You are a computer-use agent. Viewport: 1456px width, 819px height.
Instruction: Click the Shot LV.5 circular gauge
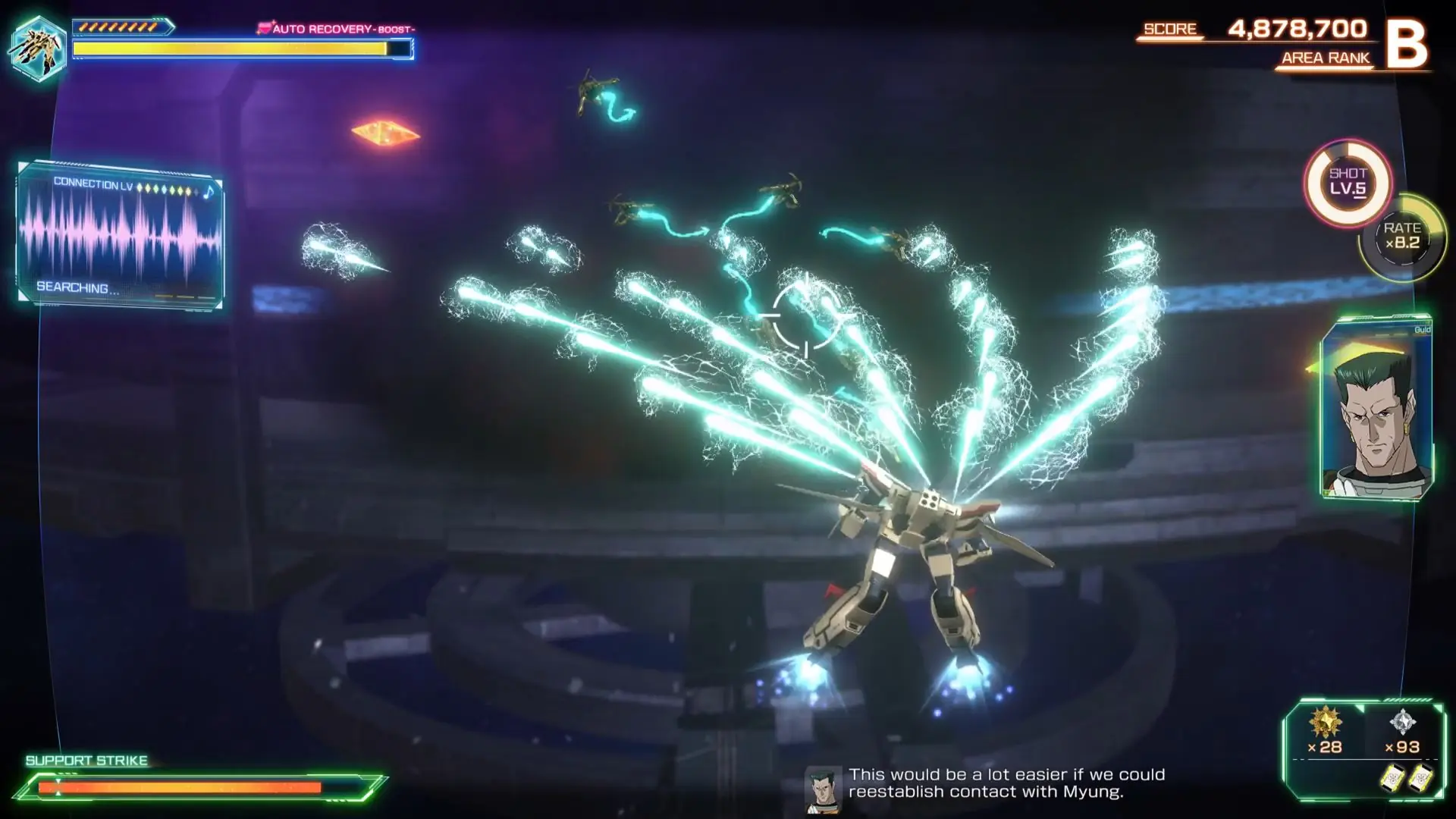[x=1348, y=183]
